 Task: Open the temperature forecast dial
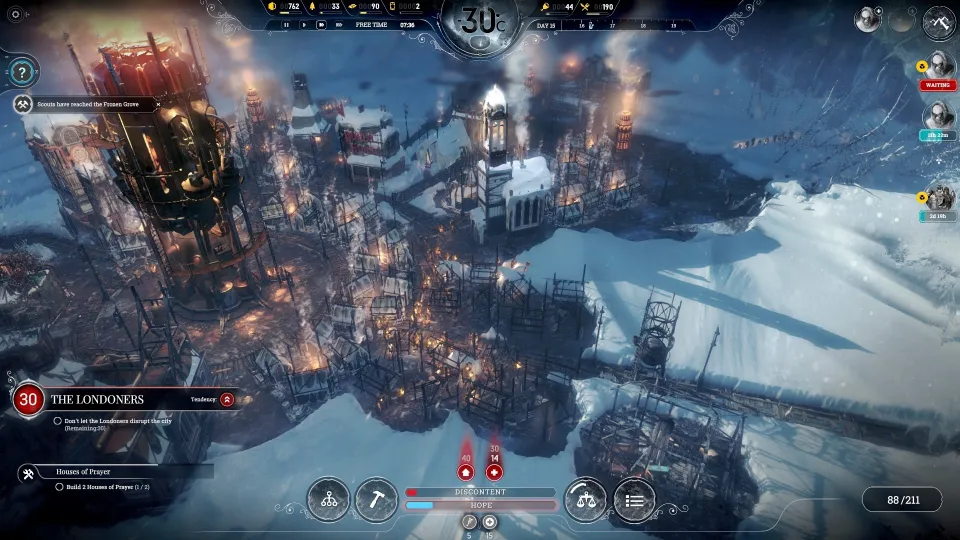pyautogui.click(x=480, y=22)
